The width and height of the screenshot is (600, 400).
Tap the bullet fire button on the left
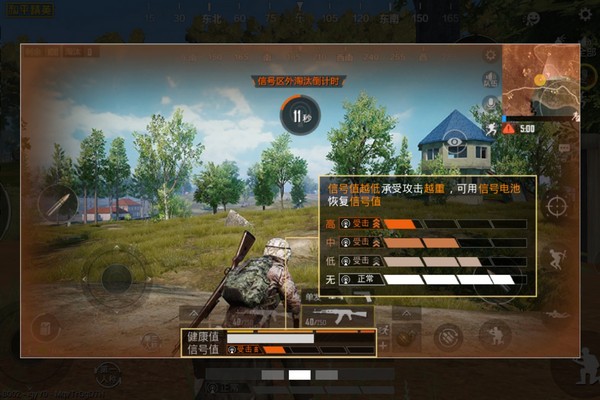pos(57,204)
